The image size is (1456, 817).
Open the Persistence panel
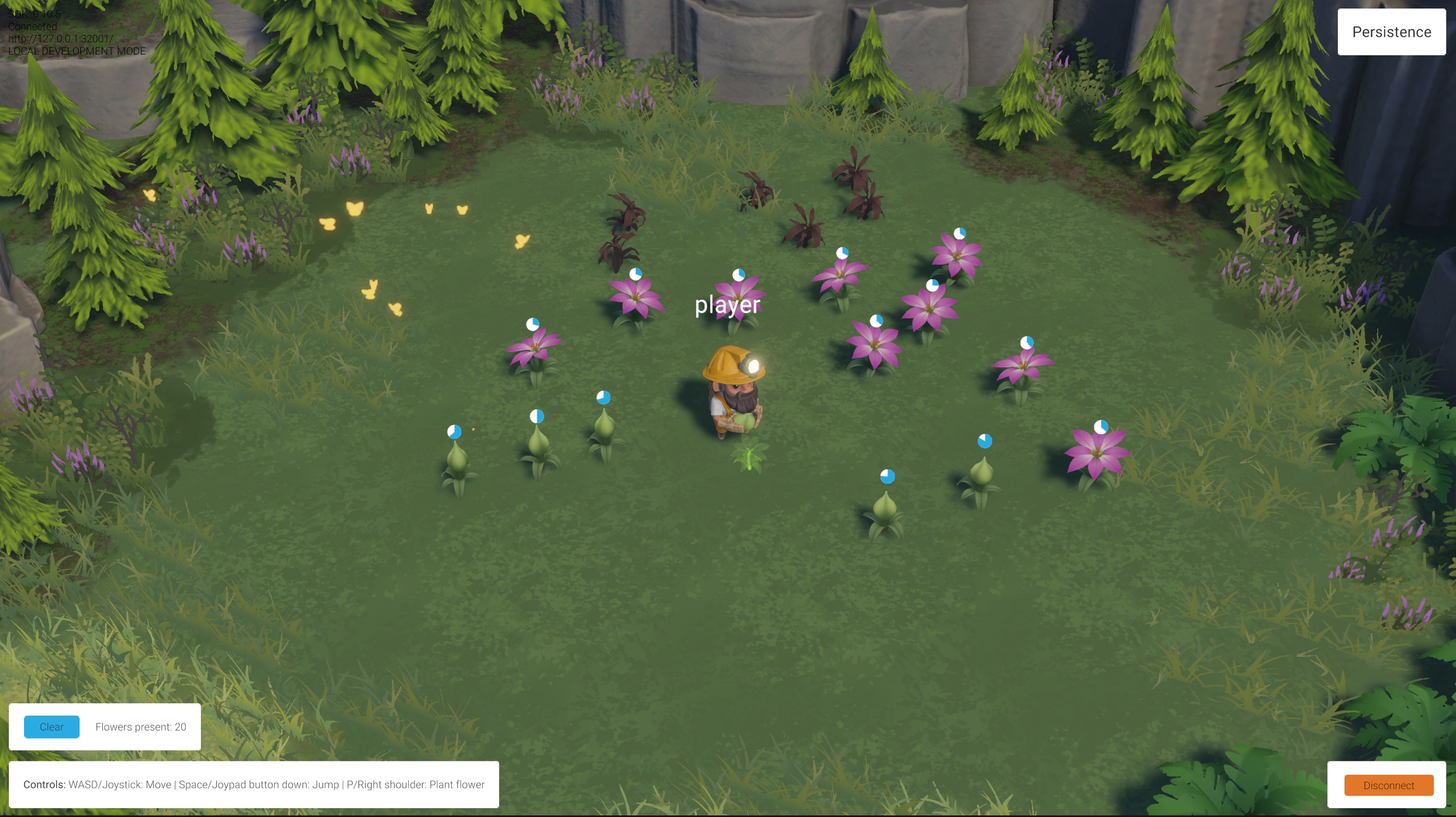tap(1391, 32)
